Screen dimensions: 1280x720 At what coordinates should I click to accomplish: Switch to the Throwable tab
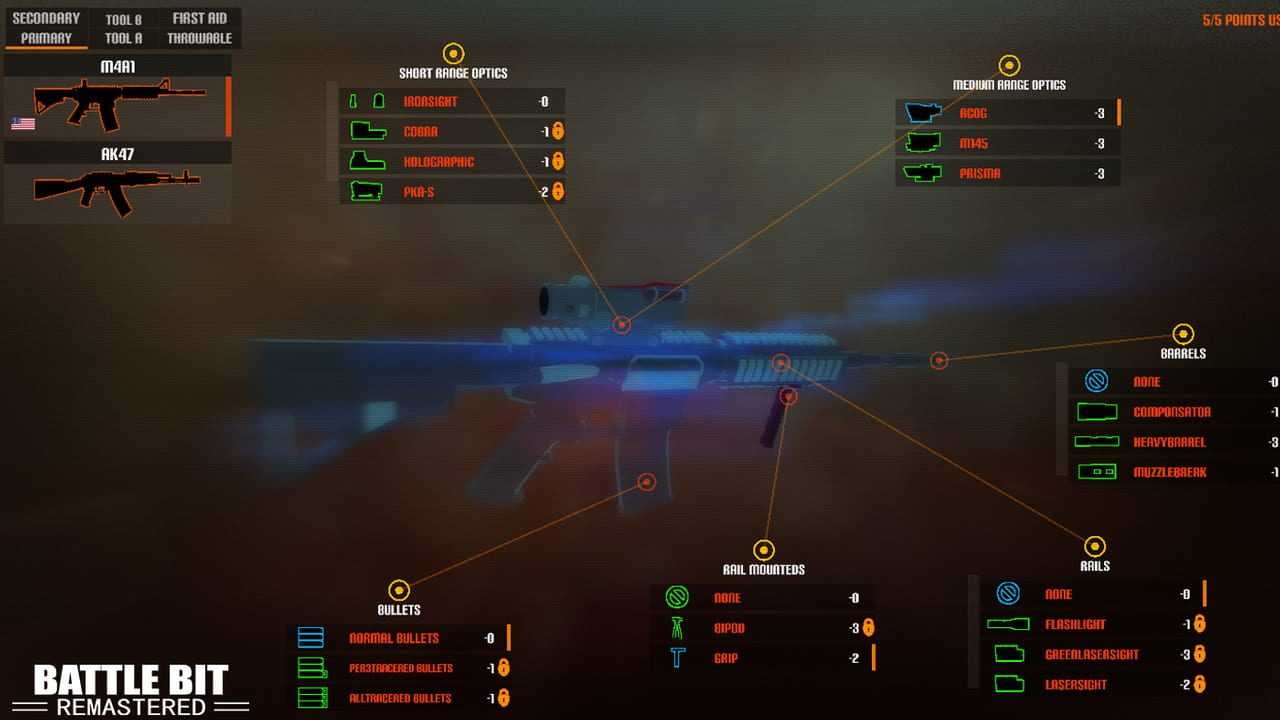tap(200, 38)
